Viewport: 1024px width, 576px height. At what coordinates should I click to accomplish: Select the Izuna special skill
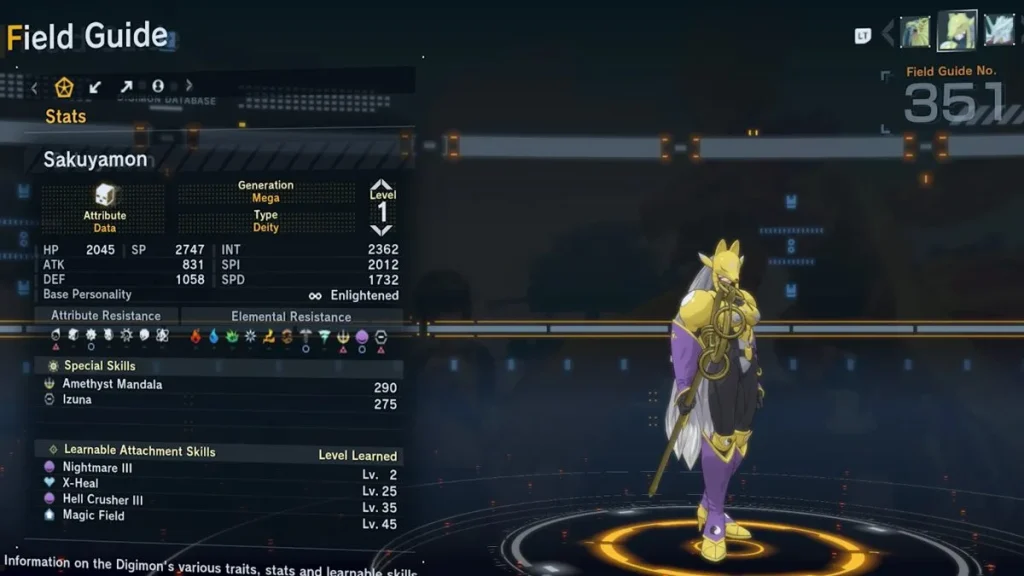77,400
